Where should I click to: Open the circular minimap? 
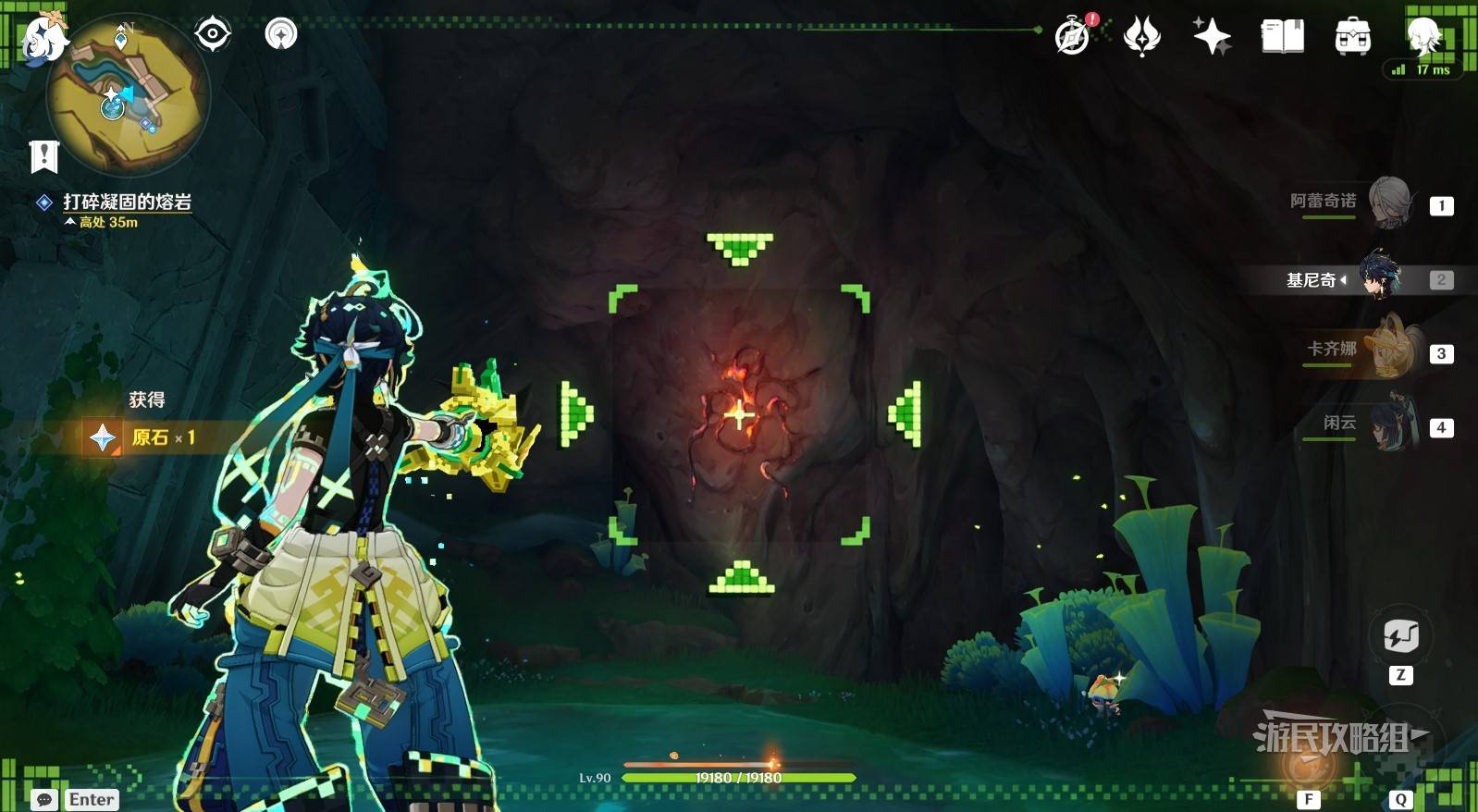(128, 95)
